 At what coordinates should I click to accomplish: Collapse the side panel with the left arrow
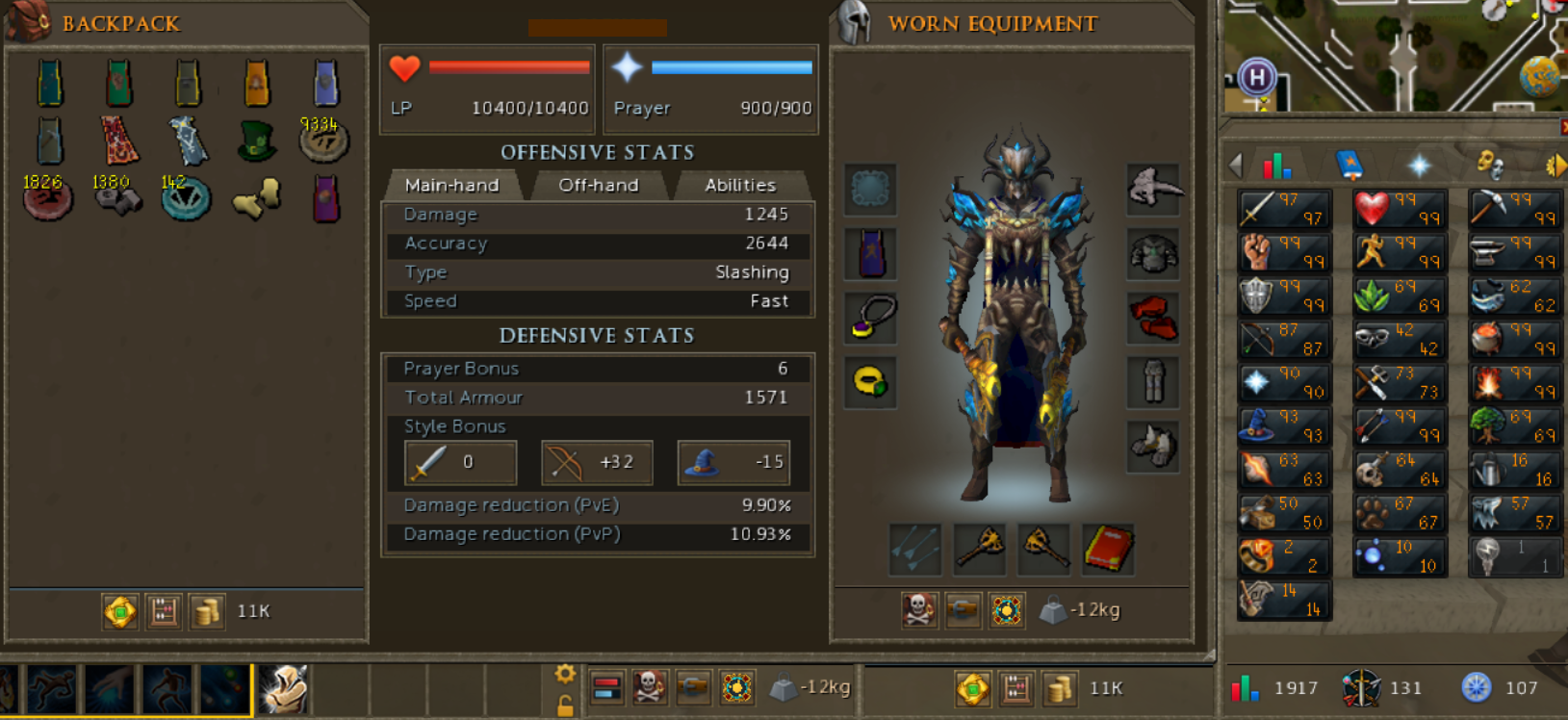[x=1235, y=164]
